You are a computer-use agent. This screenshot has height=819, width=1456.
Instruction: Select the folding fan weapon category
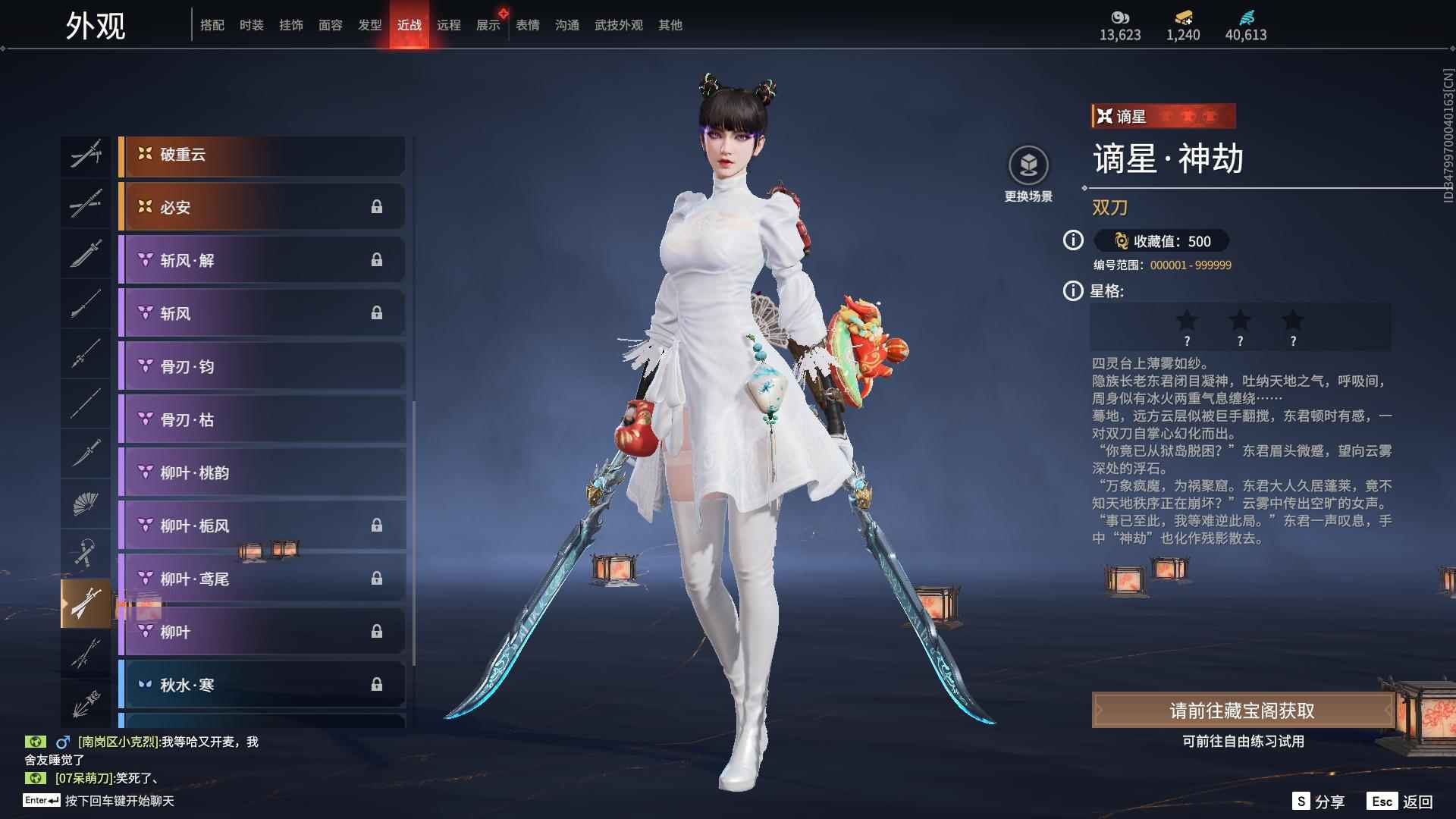86,503
